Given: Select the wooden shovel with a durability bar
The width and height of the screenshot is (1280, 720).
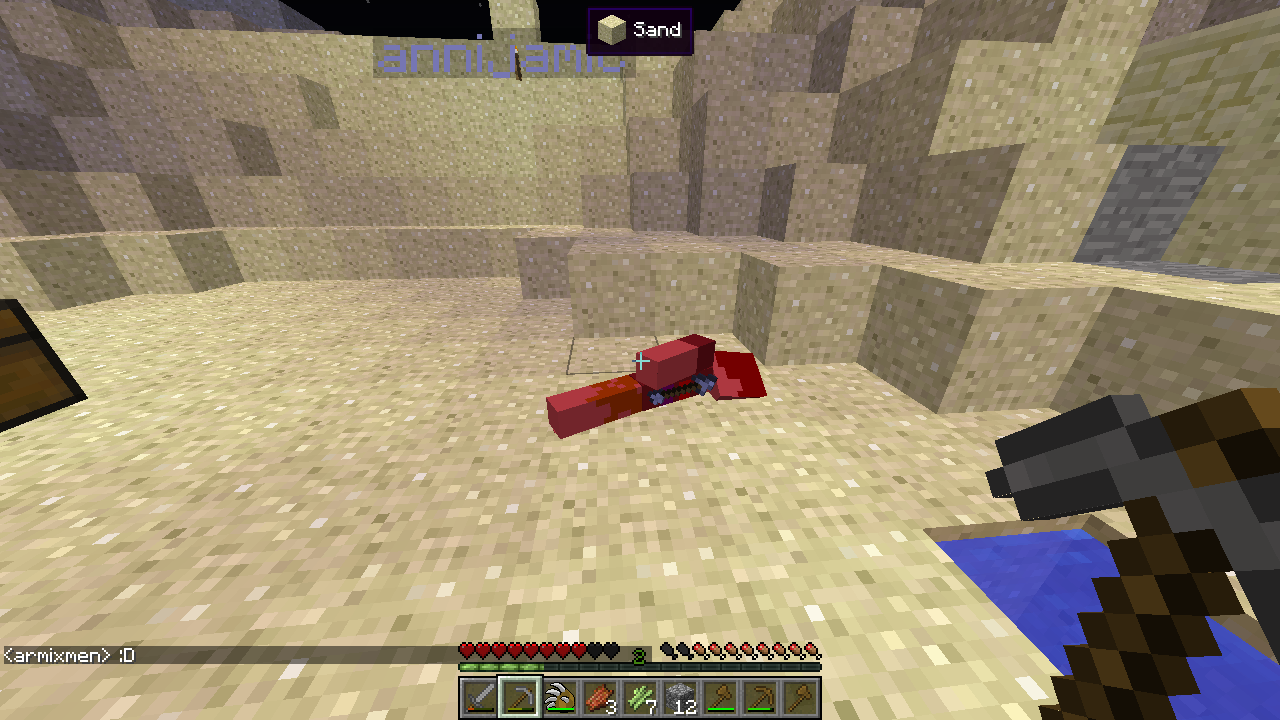Looking at the screenshot, I should [x=720, y=697].
